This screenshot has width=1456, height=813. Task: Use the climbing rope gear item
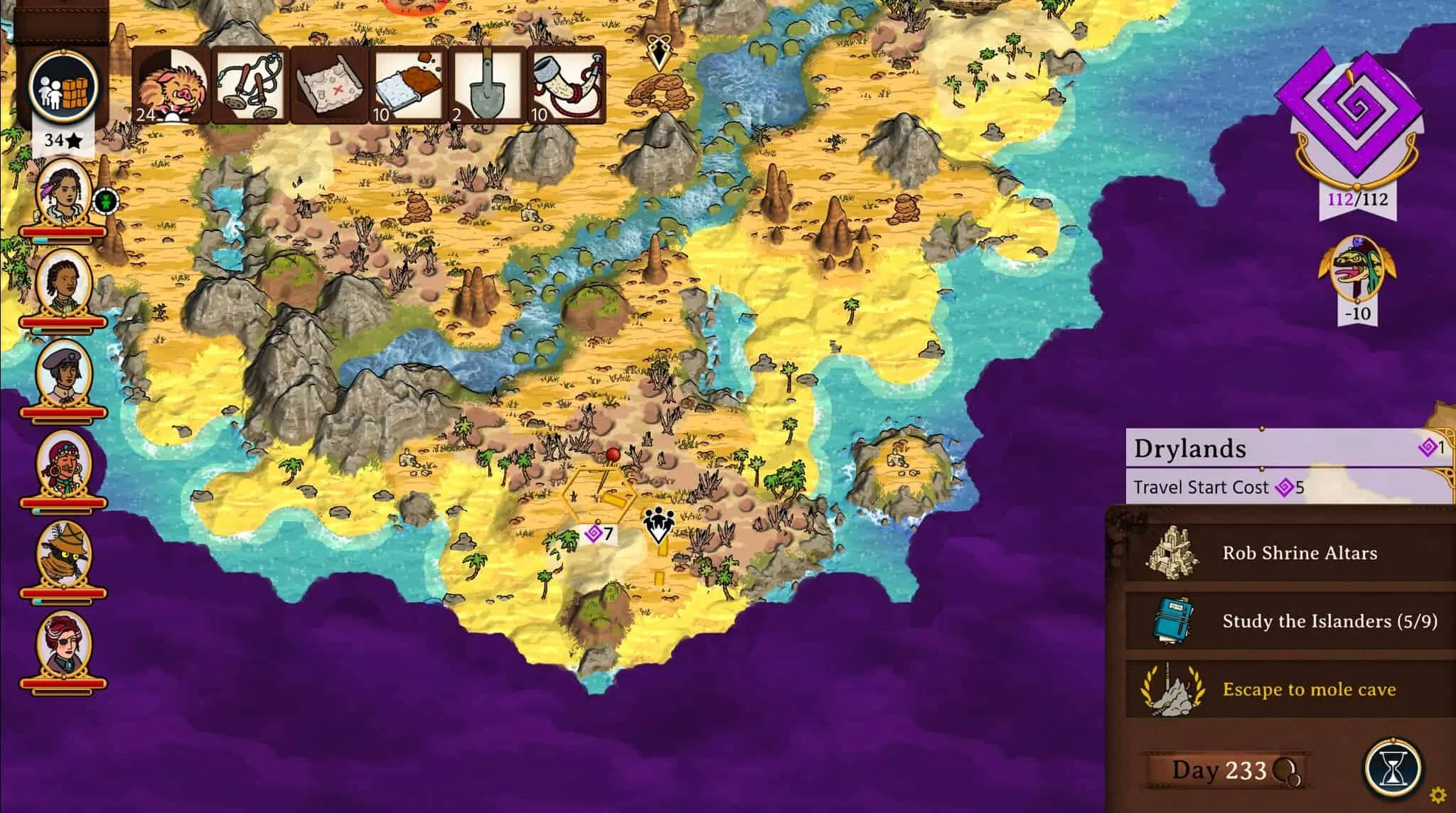coord(250,85)
